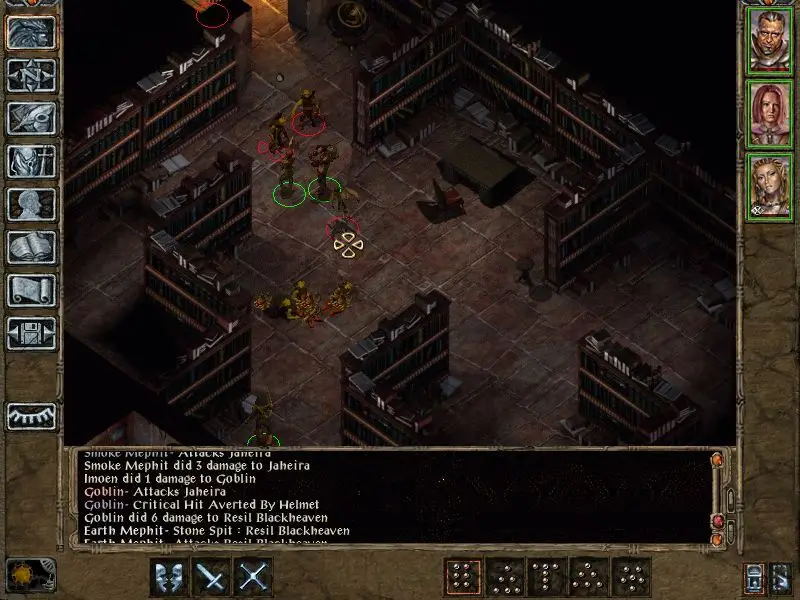
Task: Click the lightning bolt button
Action: (x=782, y=577)
